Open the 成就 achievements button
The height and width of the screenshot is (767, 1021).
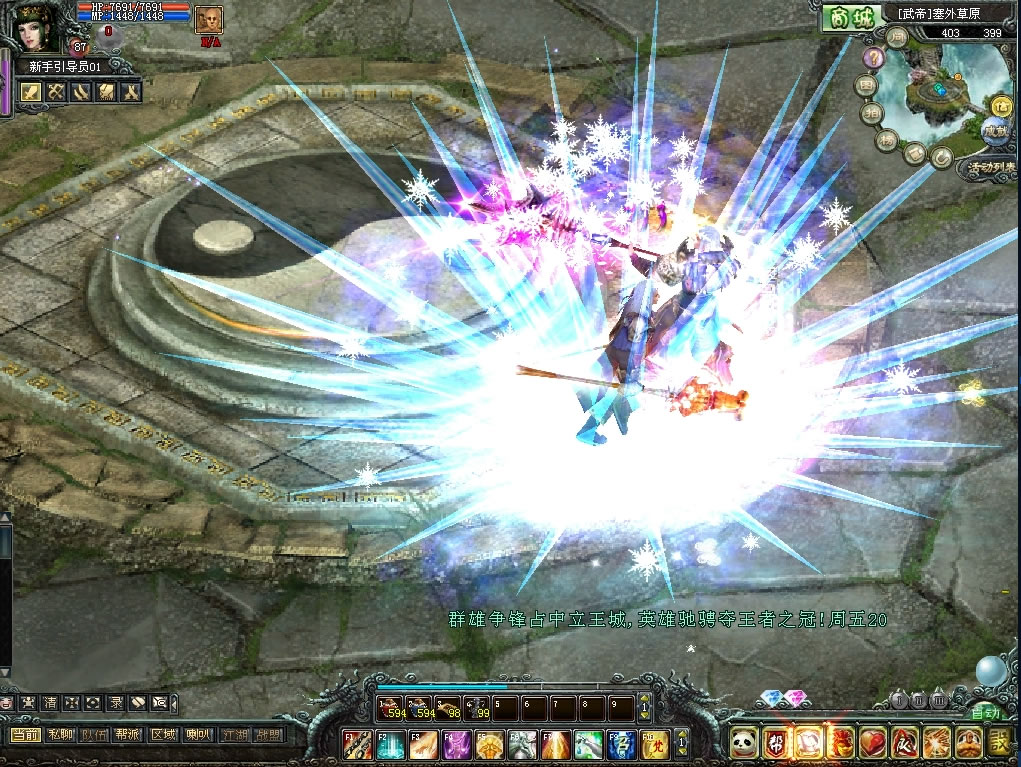pyautogui.click(x=994, y=130)
